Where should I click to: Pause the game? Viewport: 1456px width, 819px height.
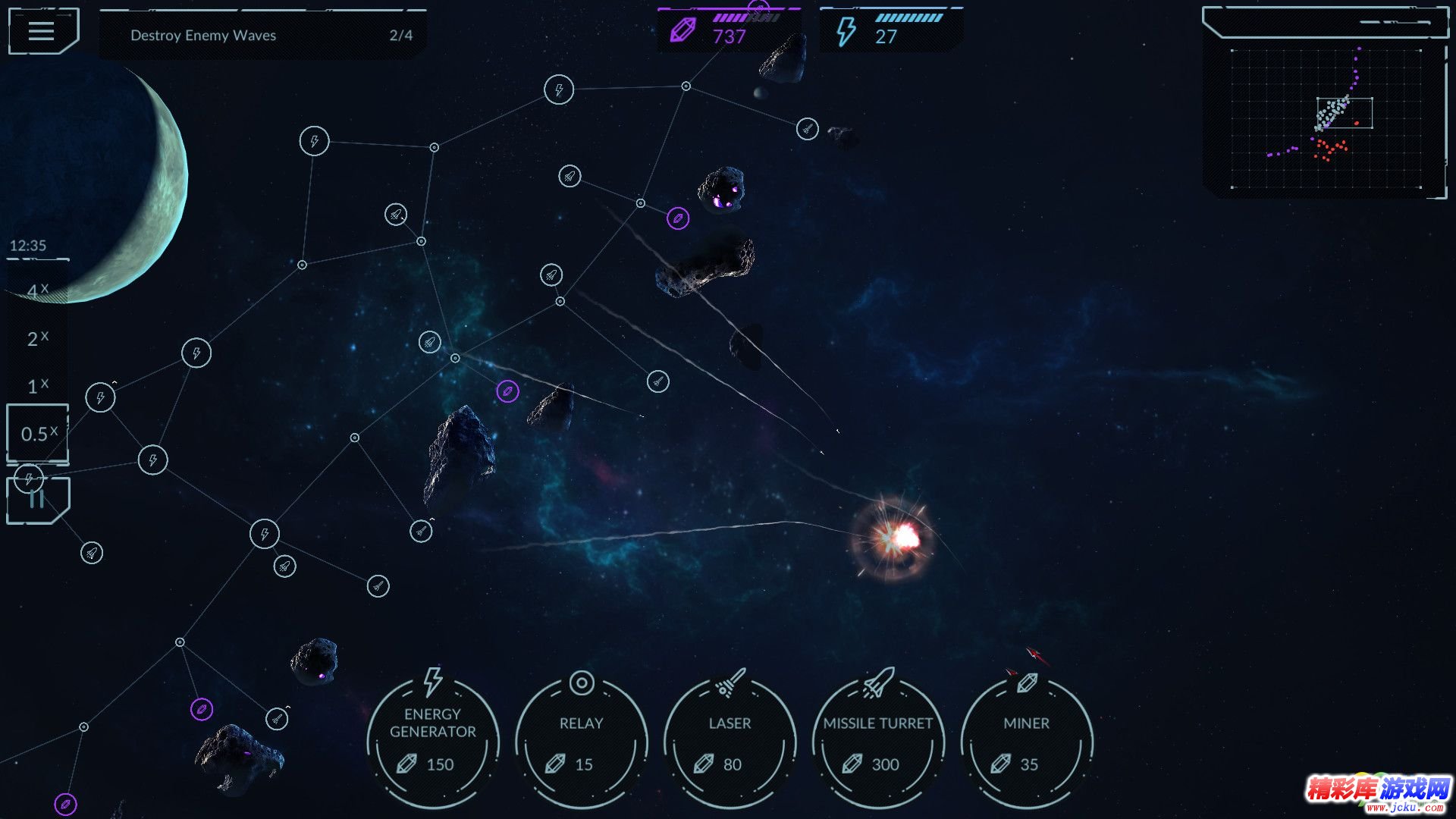click(x=38, y=500)
